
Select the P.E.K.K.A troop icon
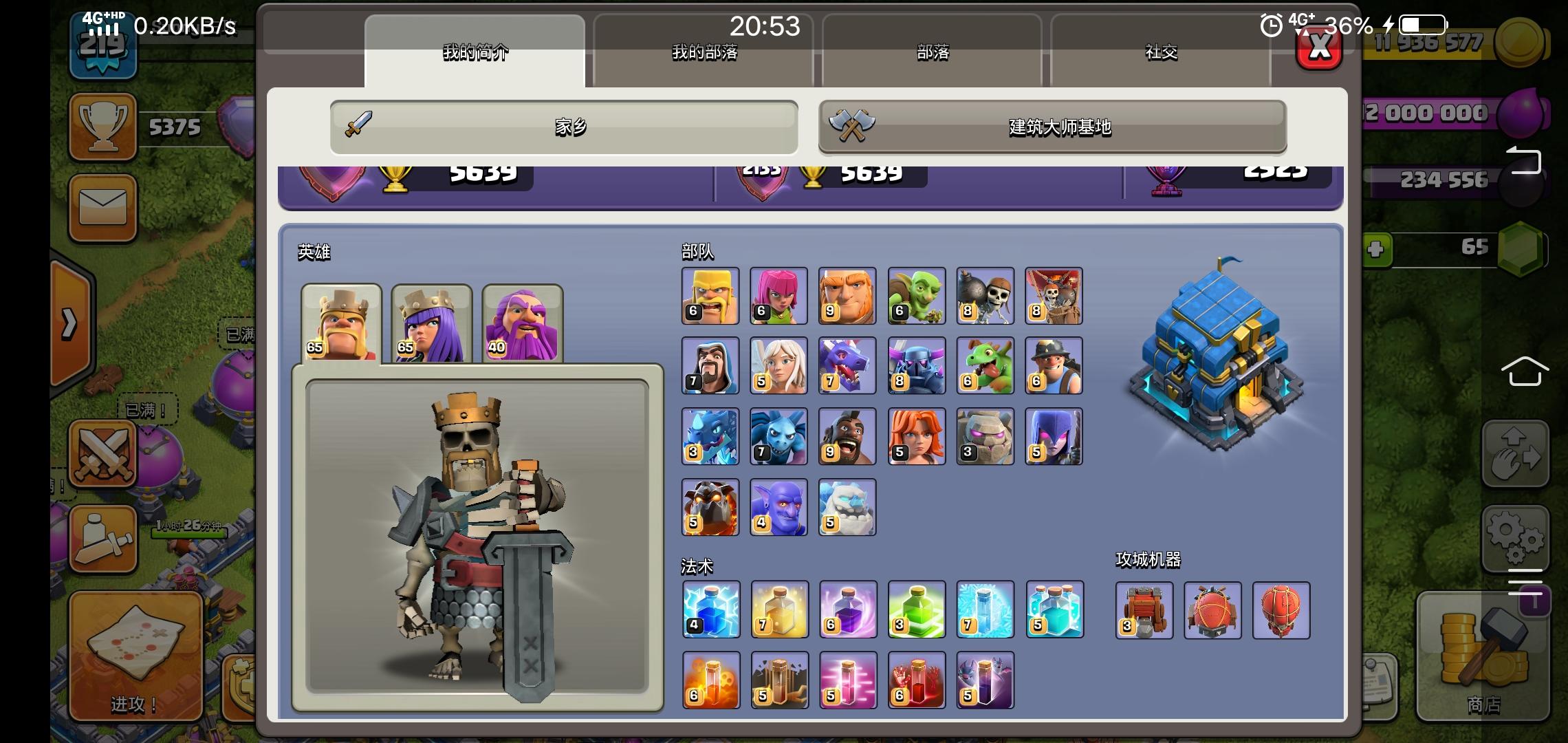(x=917, y=365)
